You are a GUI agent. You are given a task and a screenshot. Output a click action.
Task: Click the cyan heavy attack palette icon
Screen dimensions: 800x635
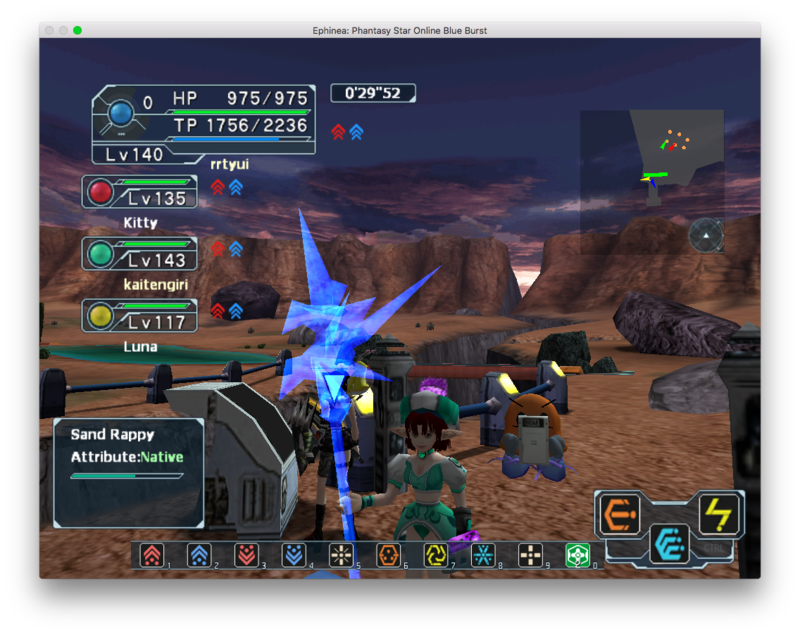pyautogui.click(x=668, y=543)
